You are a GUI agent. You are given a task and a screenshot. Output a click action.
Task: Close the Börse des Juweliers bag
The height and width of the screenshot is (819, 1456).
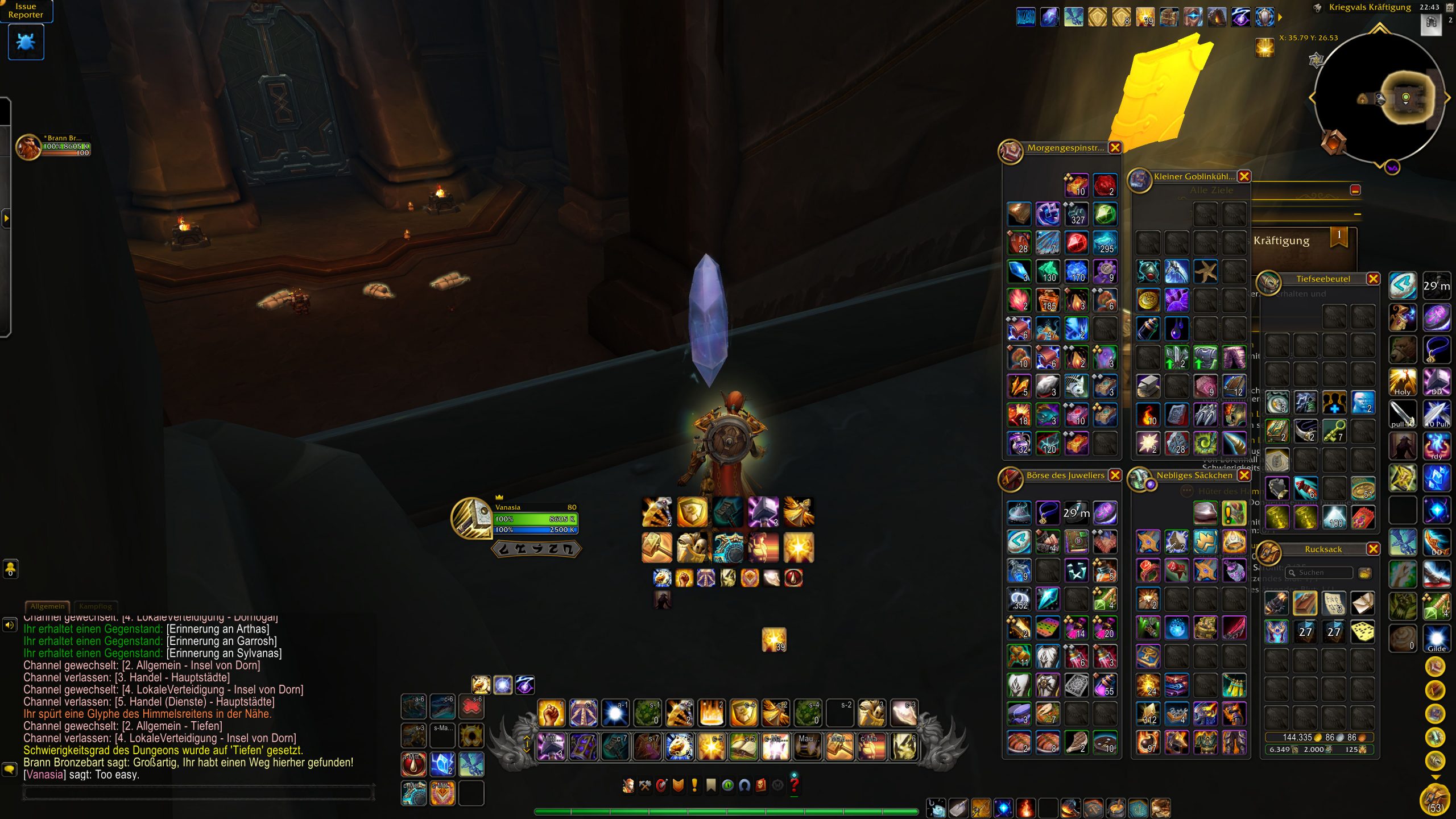click(1115, 475)
